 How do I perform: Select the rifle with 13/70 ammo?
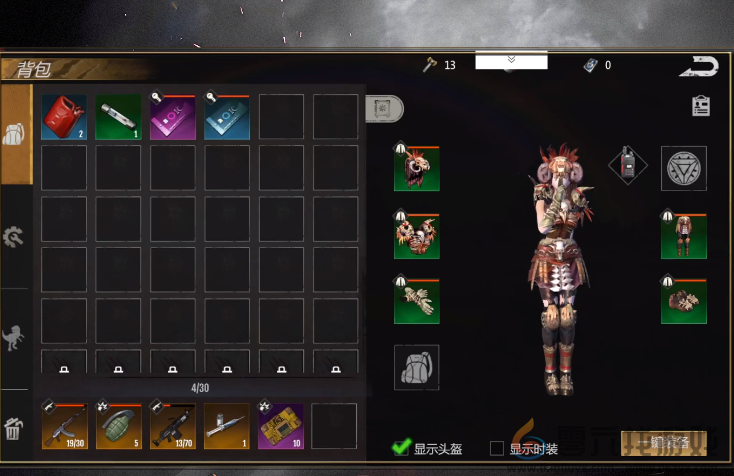(172, 425)
